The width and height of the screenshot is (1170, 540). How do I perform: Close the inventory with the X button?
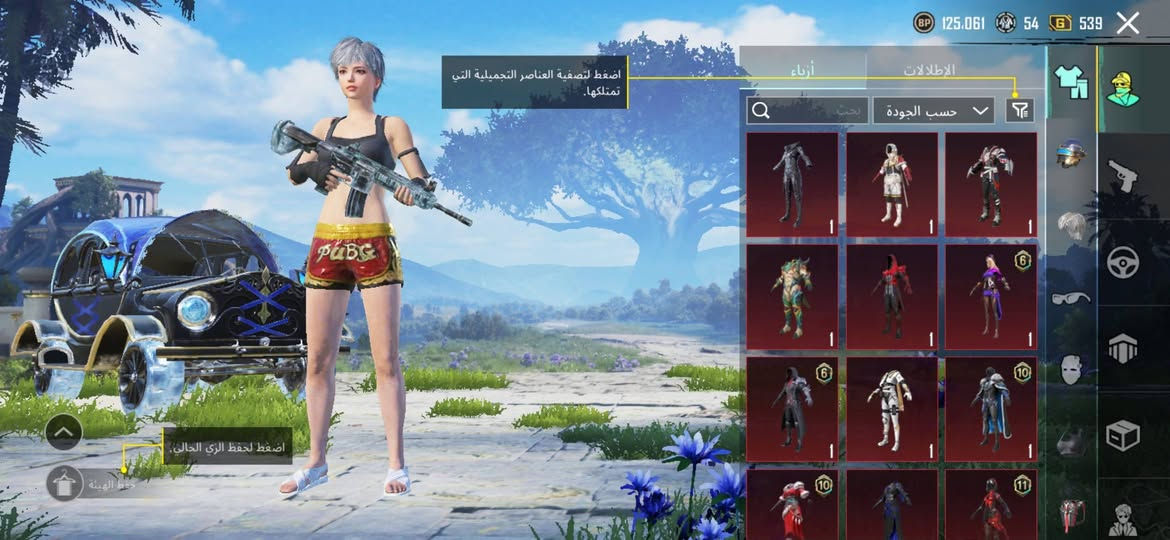[1128, 23]
